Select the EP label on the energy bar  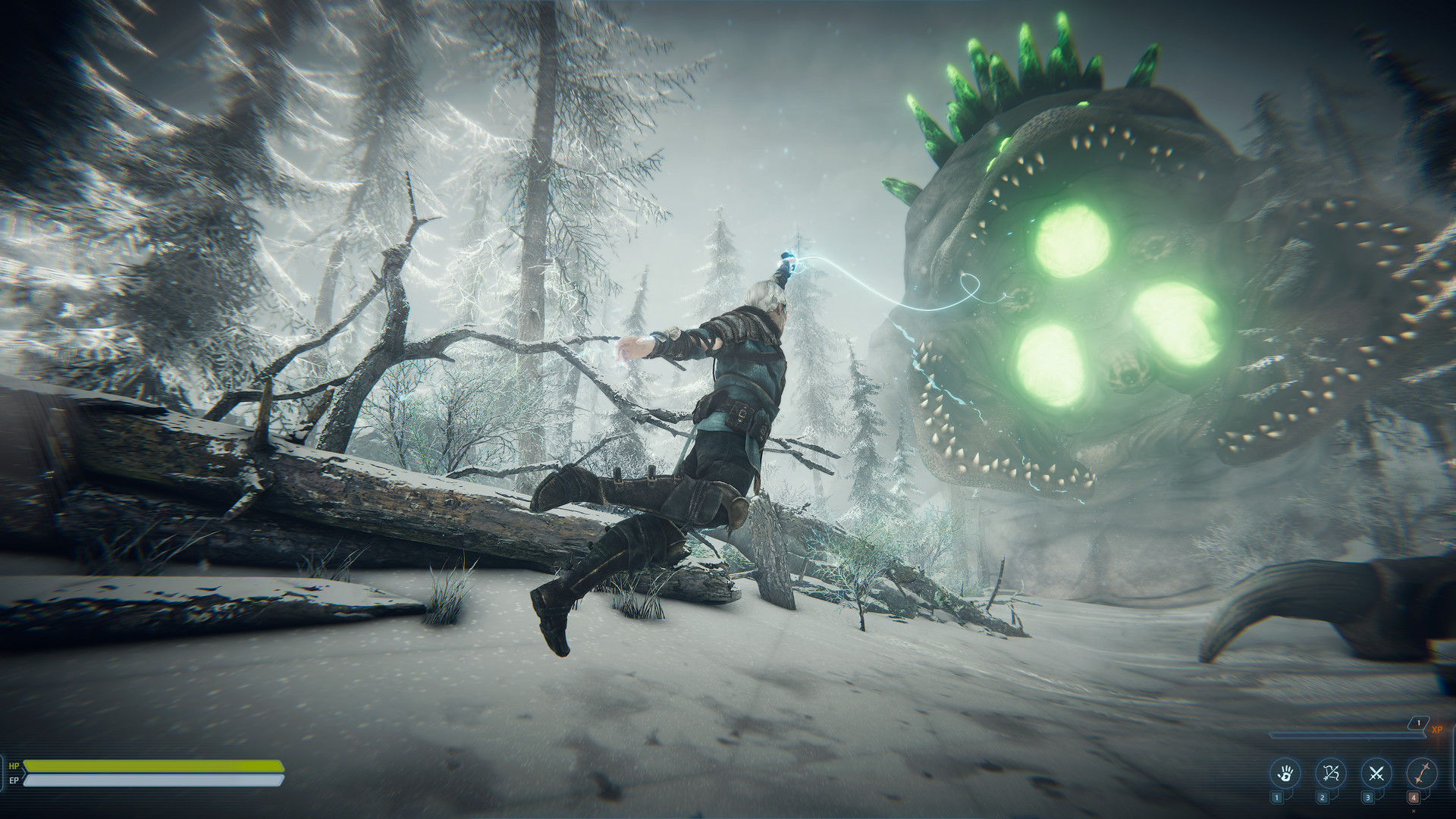14,780
